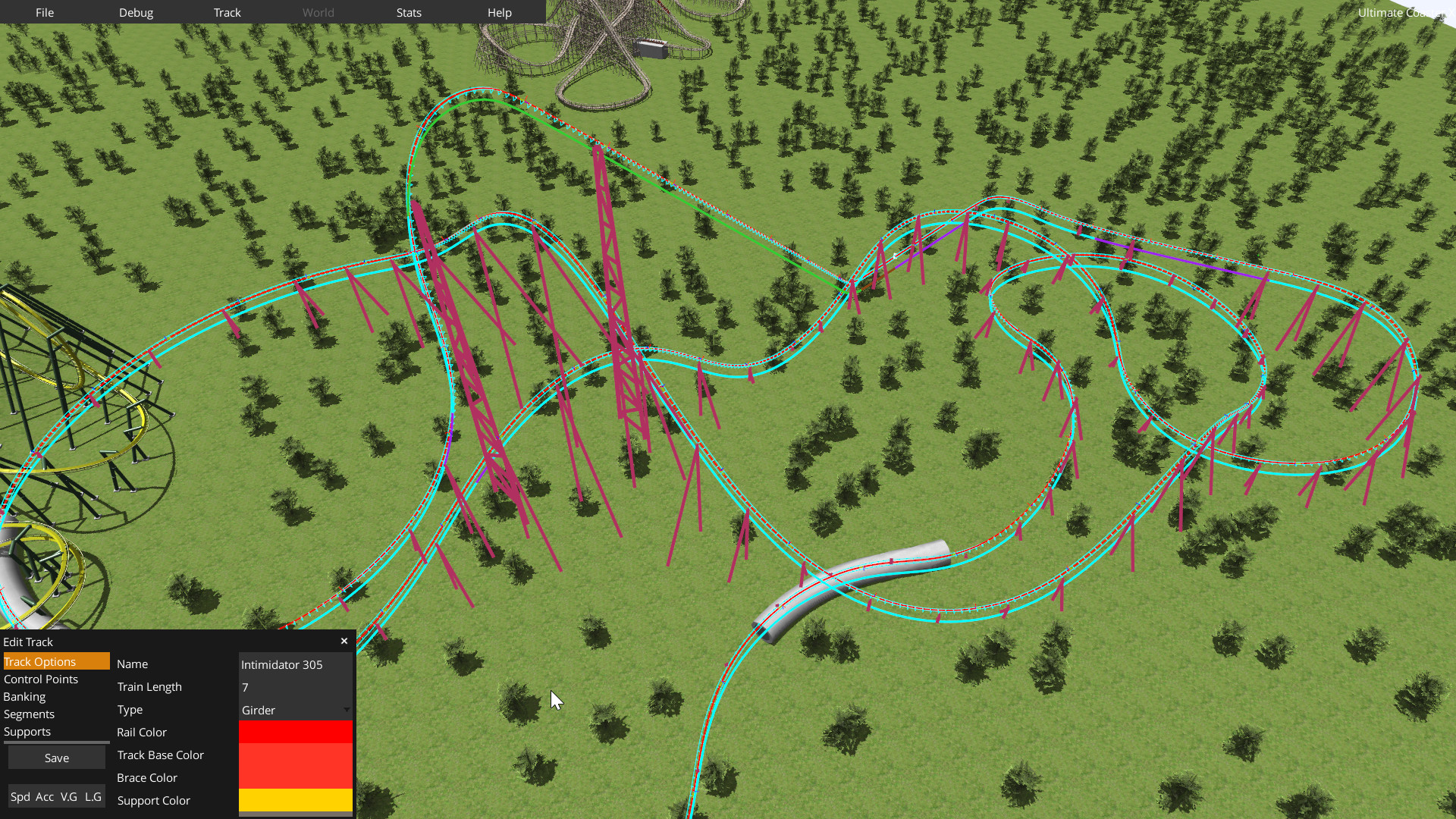Open the Type dropdown showing Girder
Image resolution: width=1456 pixels, height=819 pixels.
click(x=295, y=710)
